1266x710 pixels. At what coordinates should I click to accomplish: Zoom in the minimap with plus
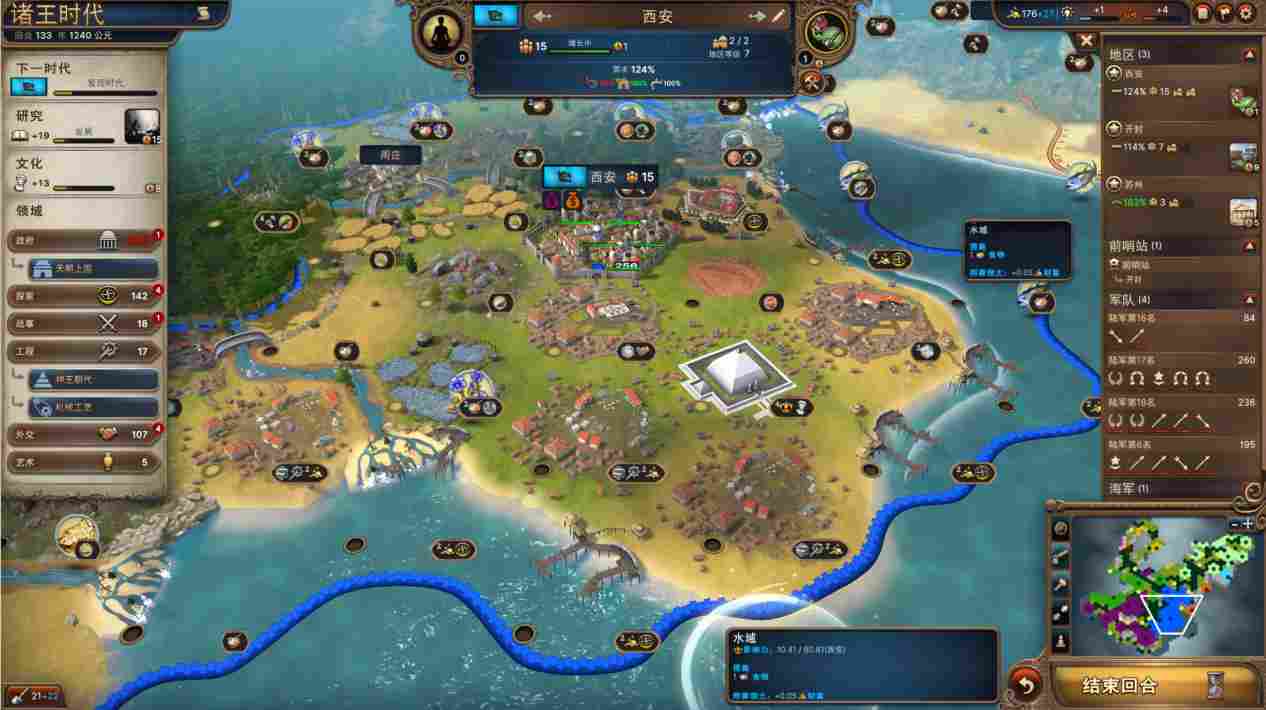point(1248,523)
